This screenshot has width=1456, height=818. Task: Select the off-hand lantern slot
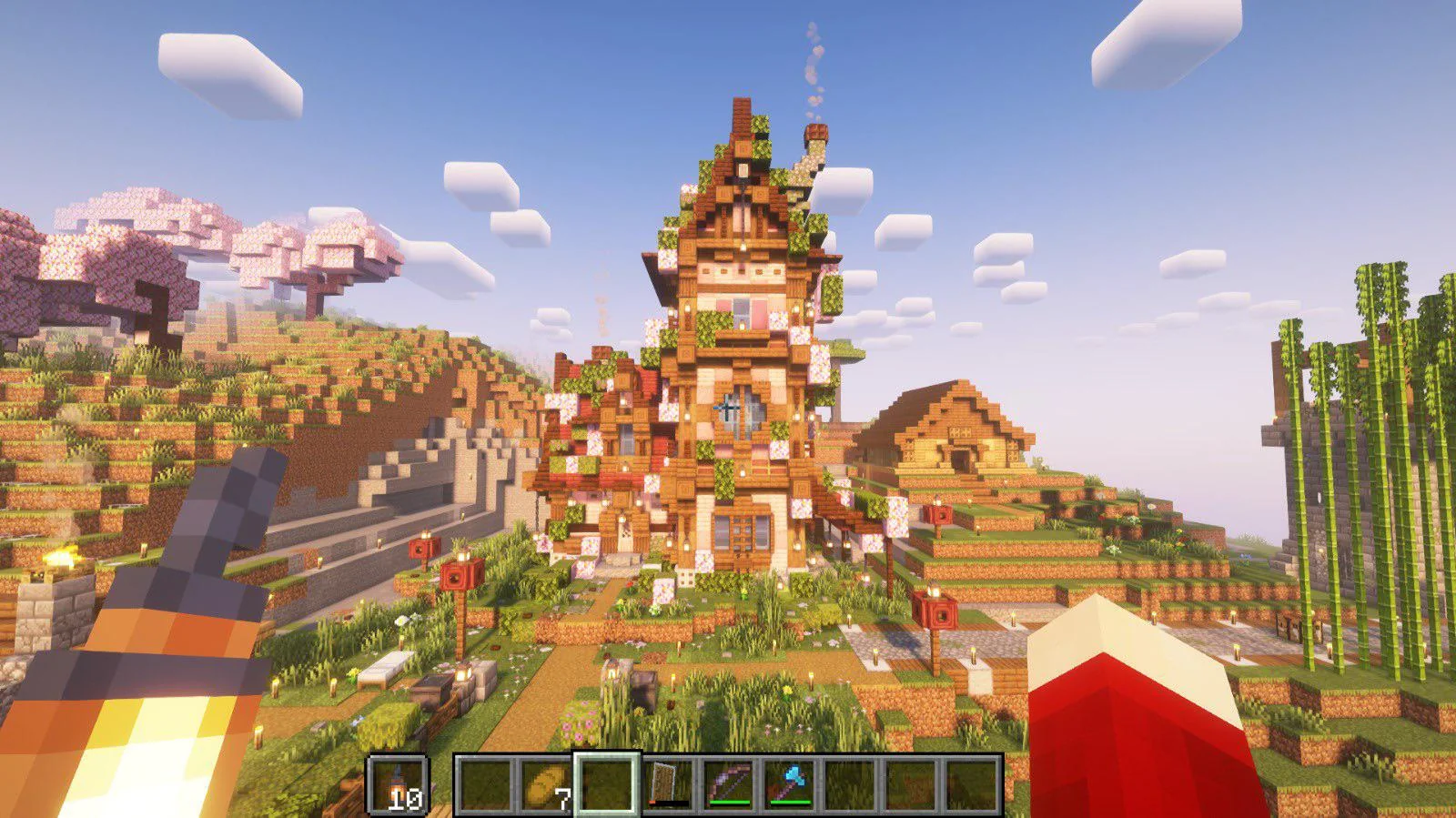coord(398,785)
